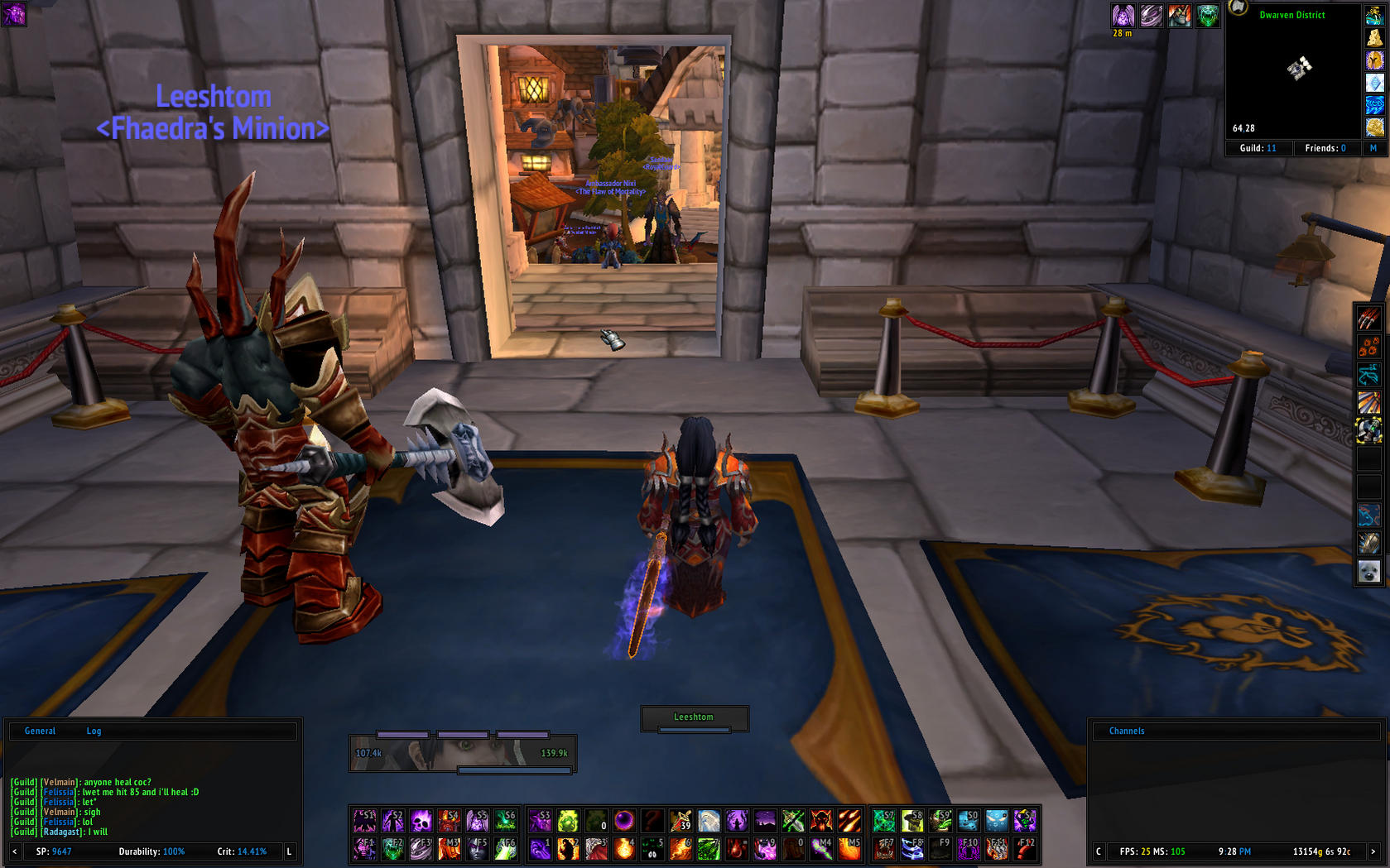
Task: Open the Channels panel tab
Action: tap(1126, 731)
